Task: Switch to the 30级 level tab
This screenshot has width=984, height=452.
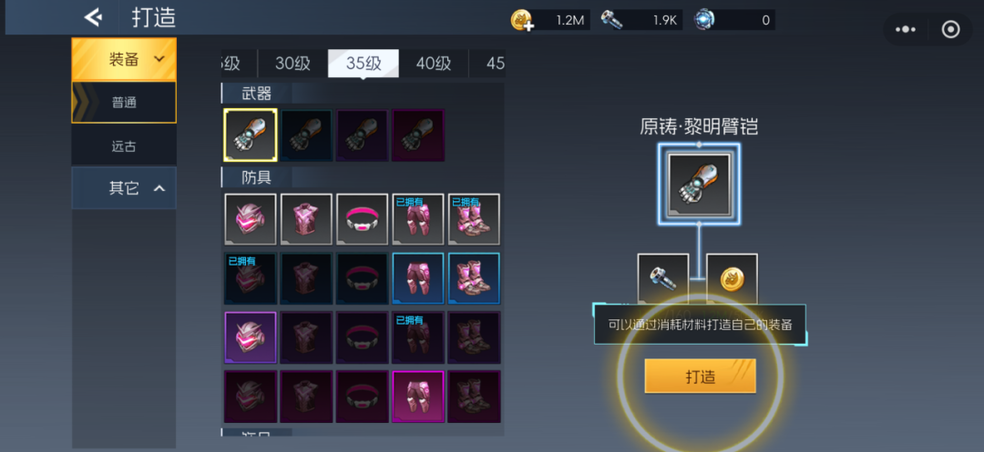Action: [293, 63]
